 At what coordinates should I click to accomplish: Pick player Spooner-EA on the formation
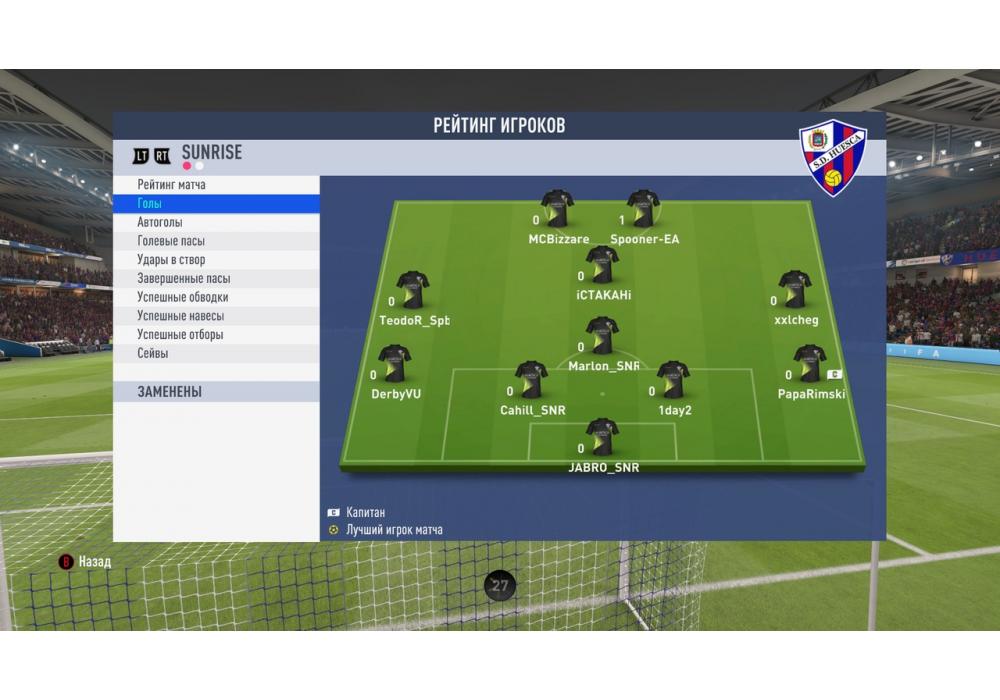[x=643, y=209]
